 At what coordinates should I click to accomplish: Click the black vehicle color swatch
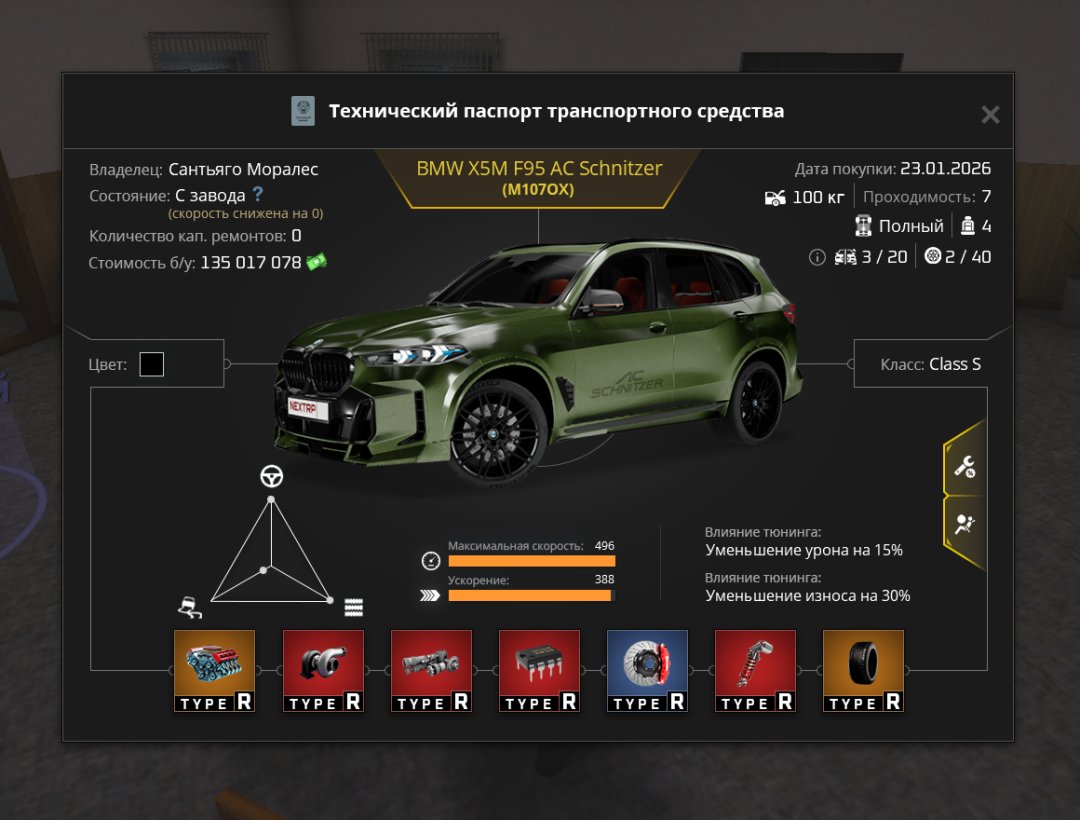(152, 364)
